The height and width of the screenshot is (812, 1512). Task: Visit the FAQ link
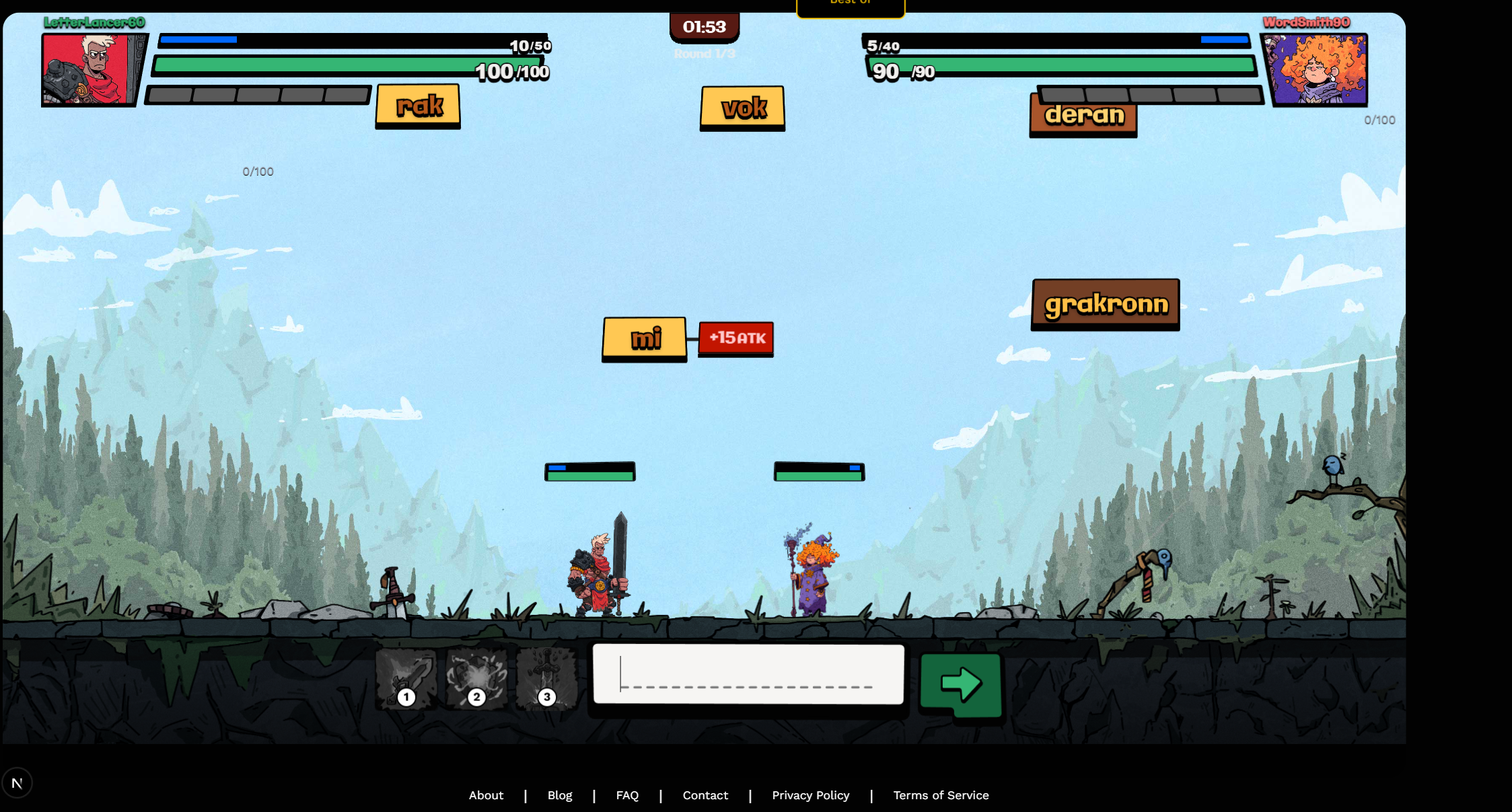click(x=627, y=795)
